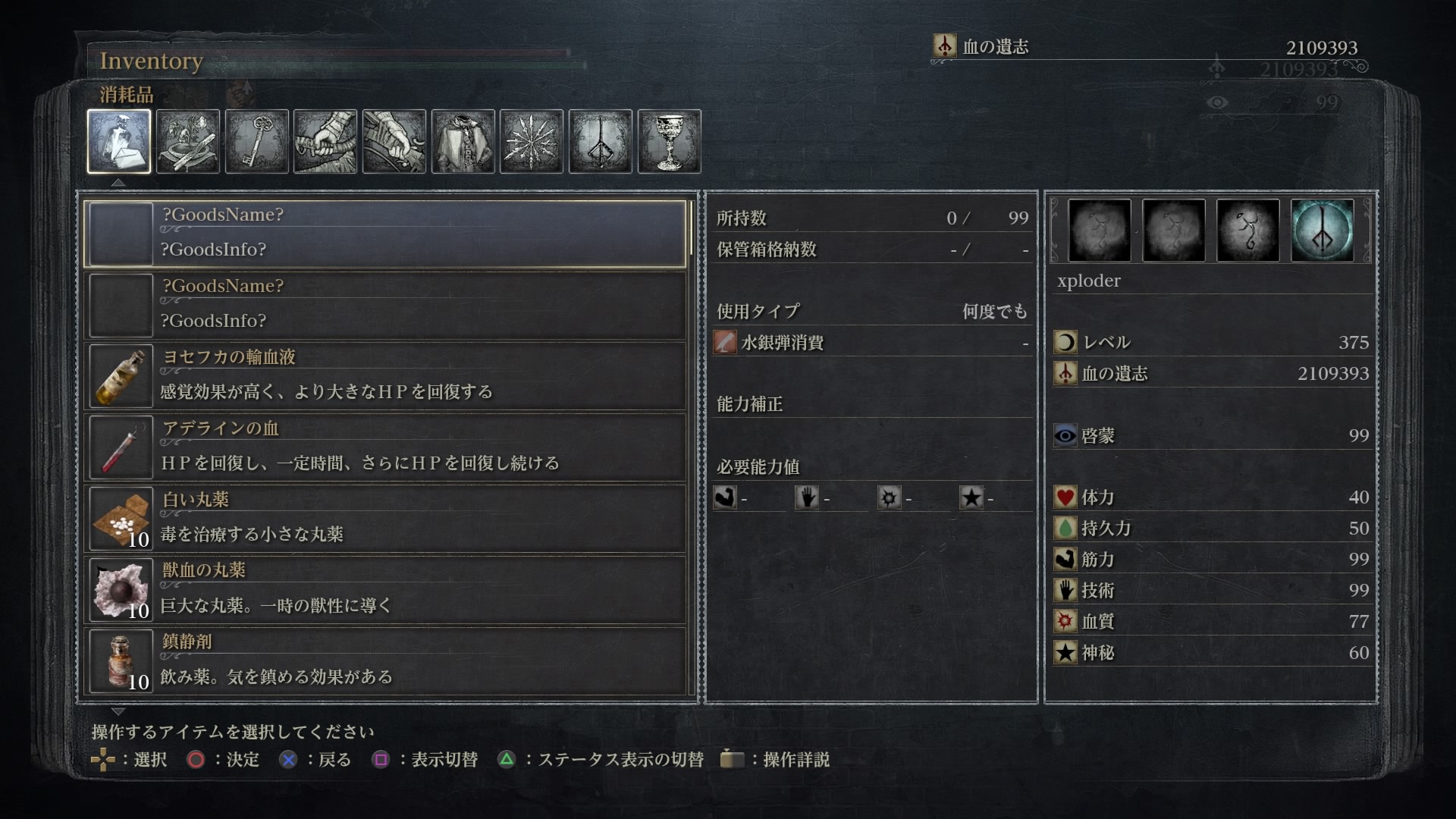Switch to the blood gem starburst tab
This screenshot has width=1456, height=819.
[532, 141]
